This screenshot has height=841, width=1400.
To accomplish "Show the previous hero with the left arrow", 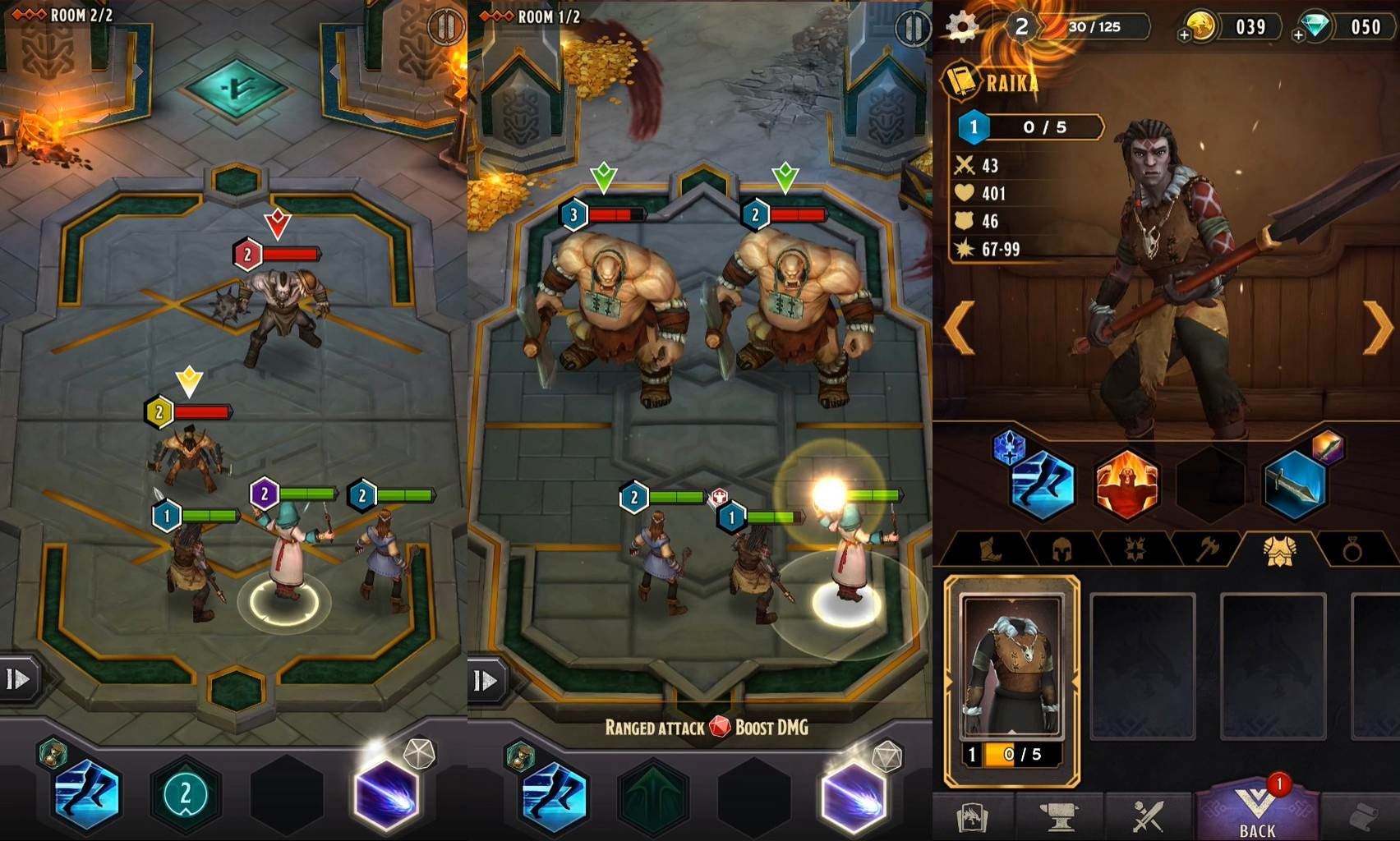I will pos(960,328).
